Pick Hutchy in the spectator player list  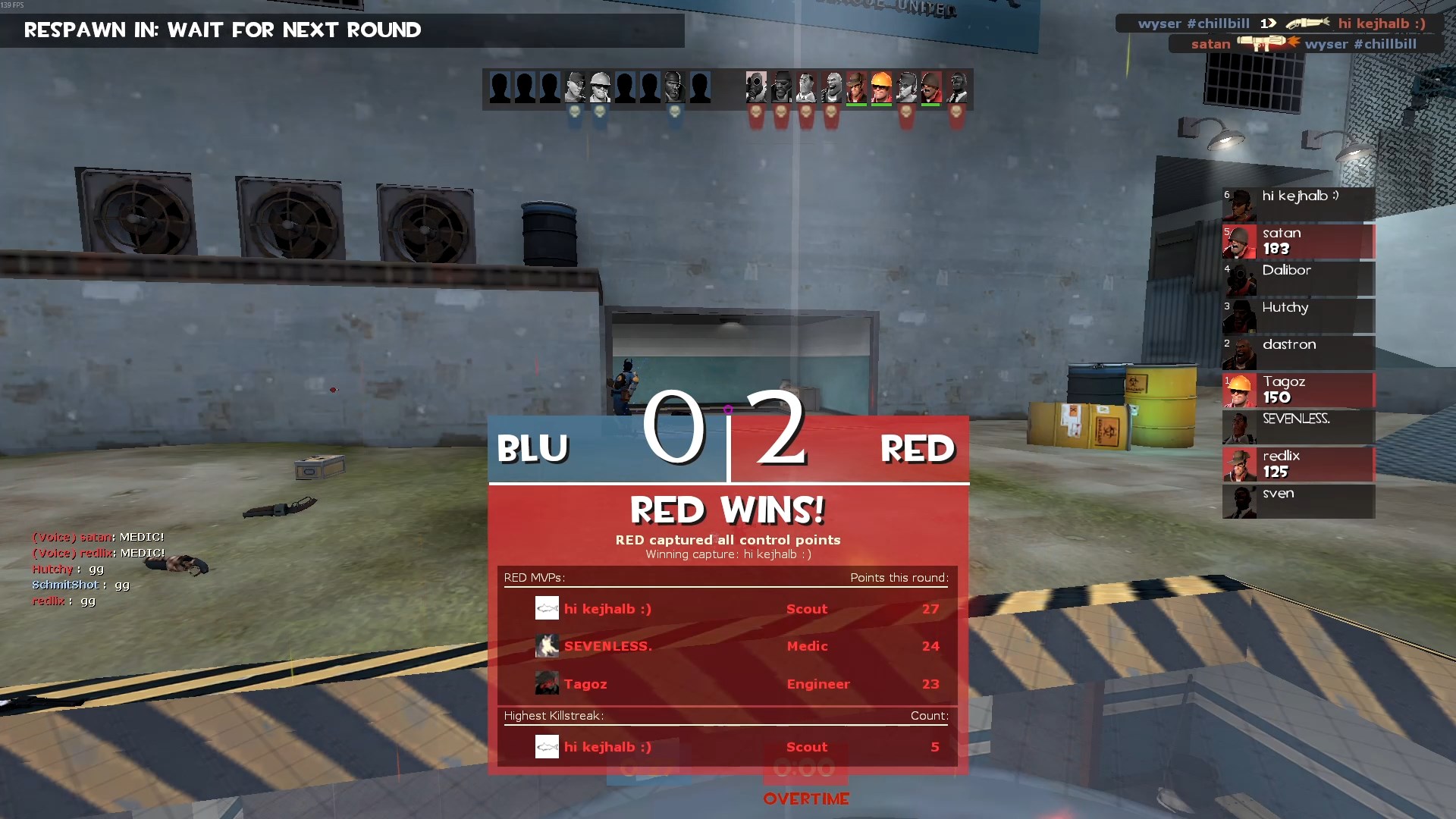[1298, 315]
